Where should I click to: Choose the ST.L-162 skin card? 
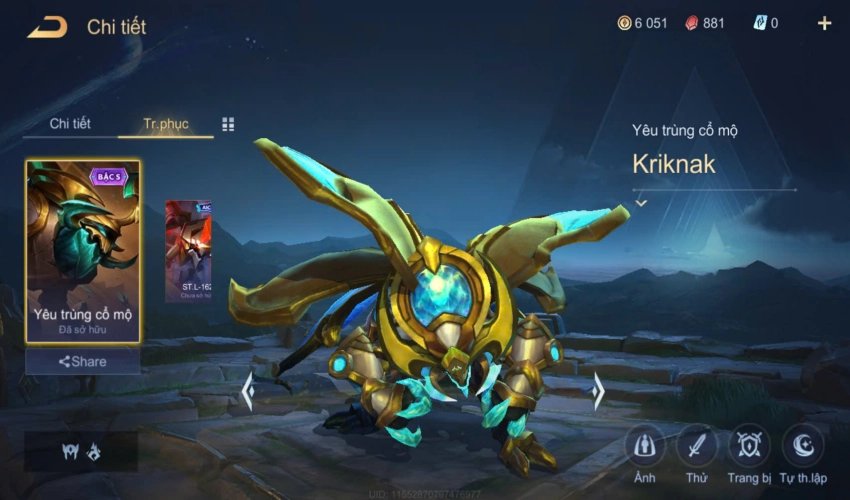pyautogui.click(x=188, y=251)
